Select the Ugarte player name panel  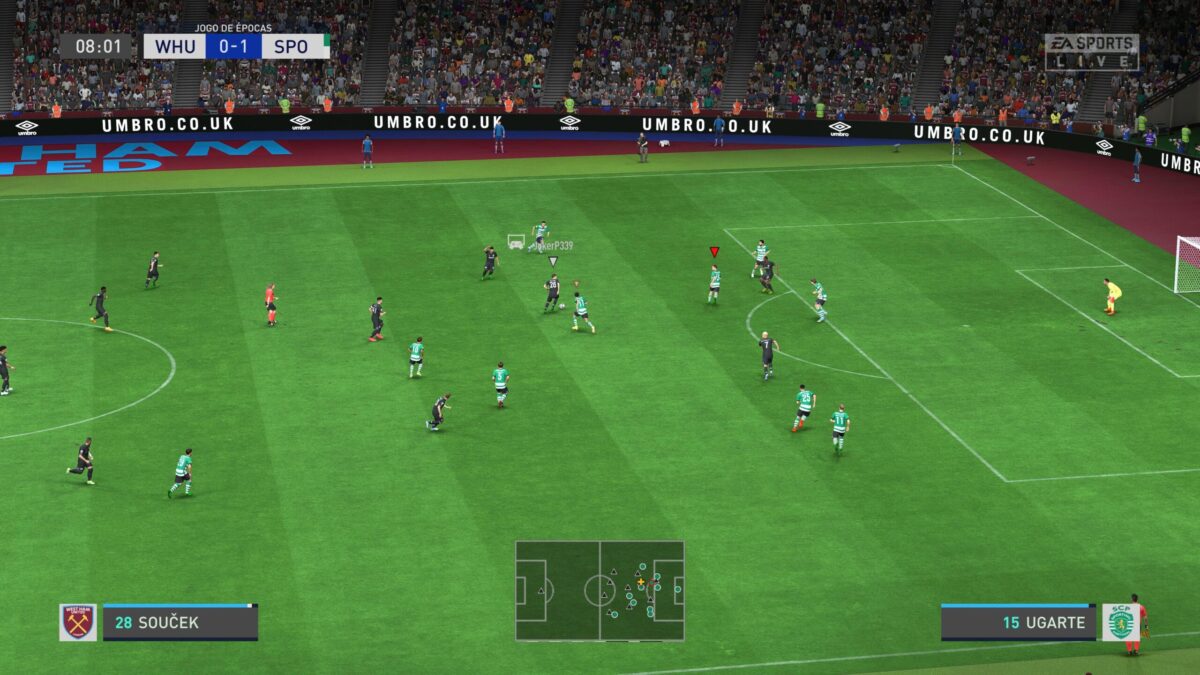[x=1018, y=622]
